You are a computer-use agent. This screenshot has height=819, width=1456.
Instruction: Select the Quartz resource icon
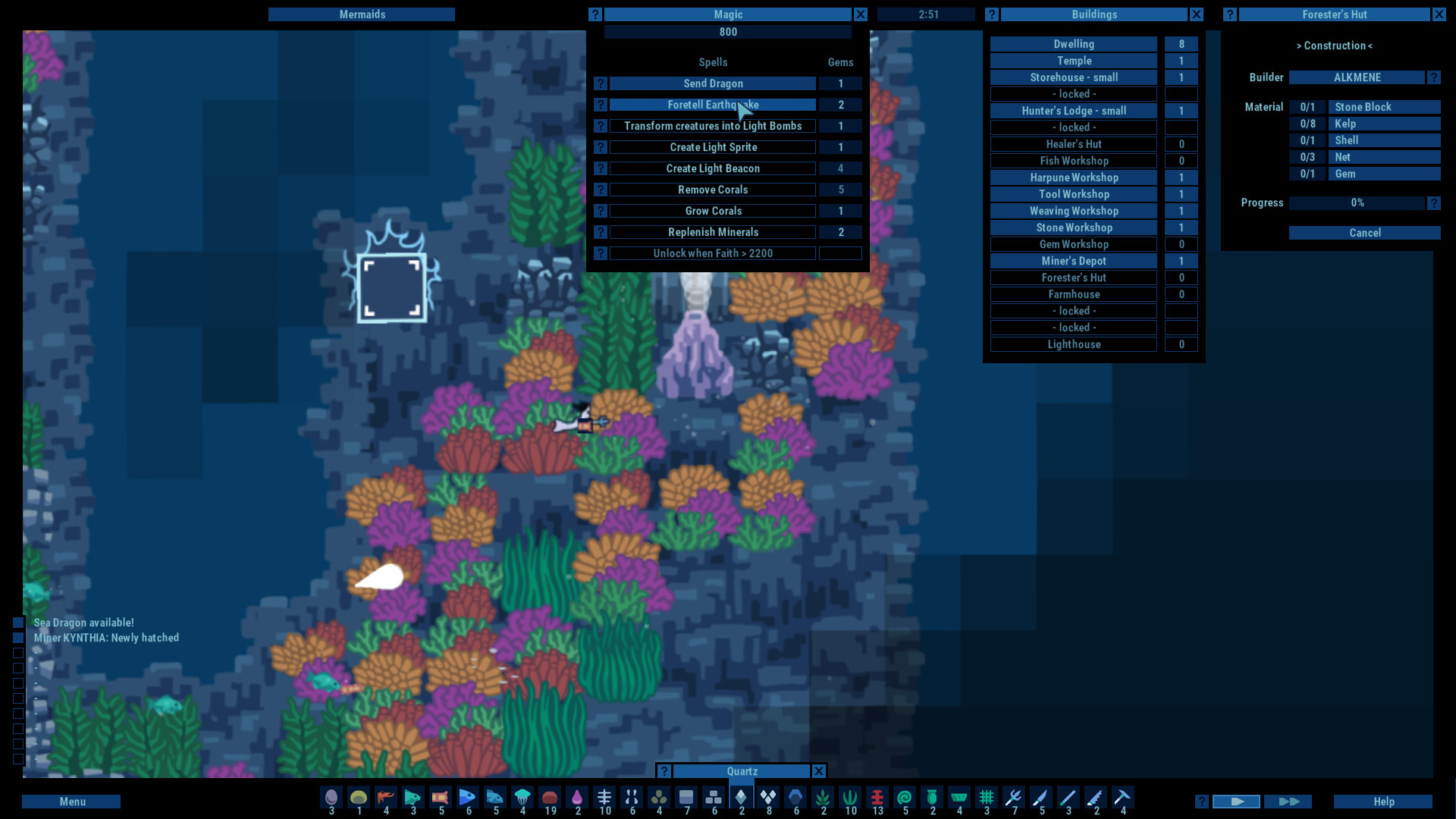point(741,799)
